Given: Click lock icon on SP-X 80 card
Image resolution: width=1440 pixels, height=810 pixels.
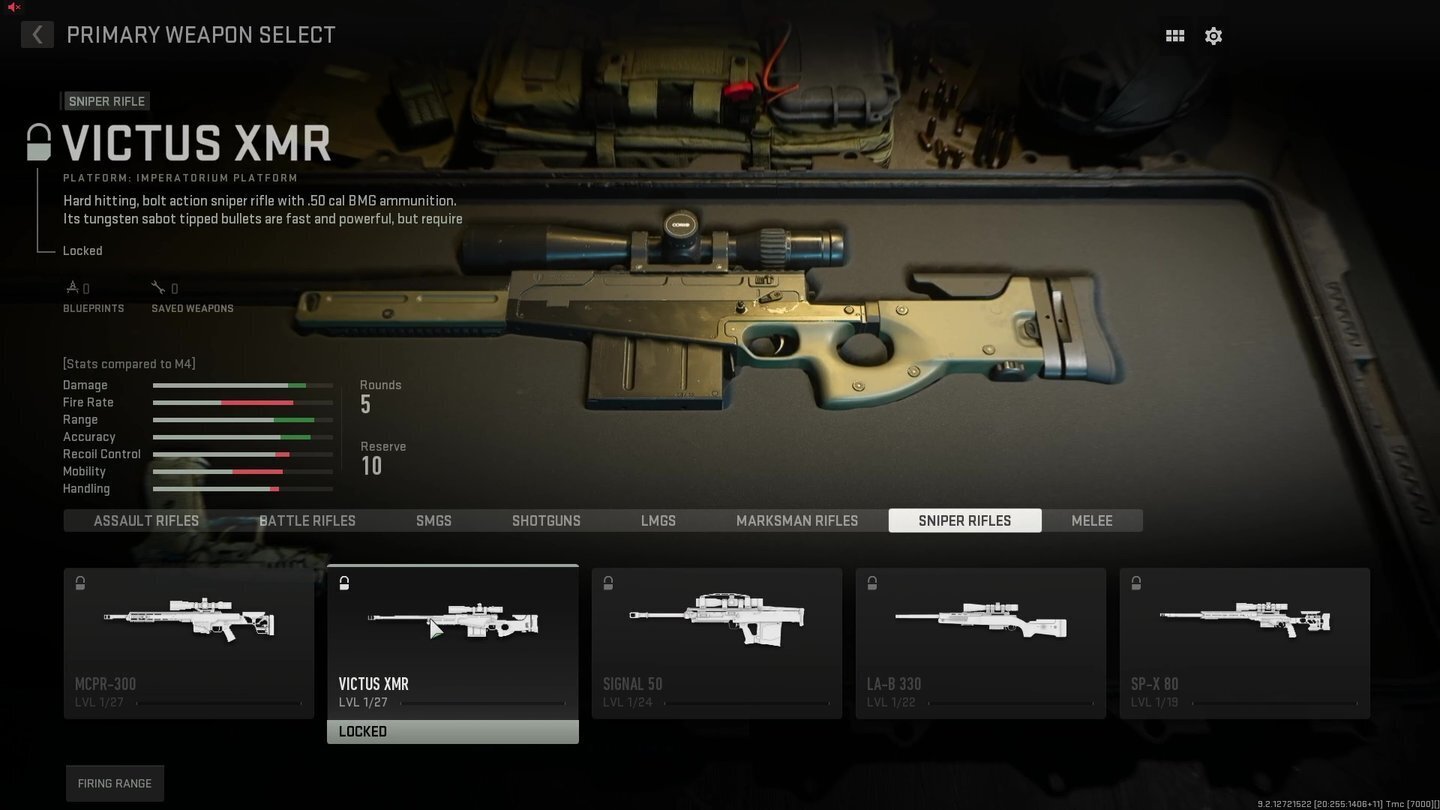Looking at the screenshot, I should [1136, 583].
